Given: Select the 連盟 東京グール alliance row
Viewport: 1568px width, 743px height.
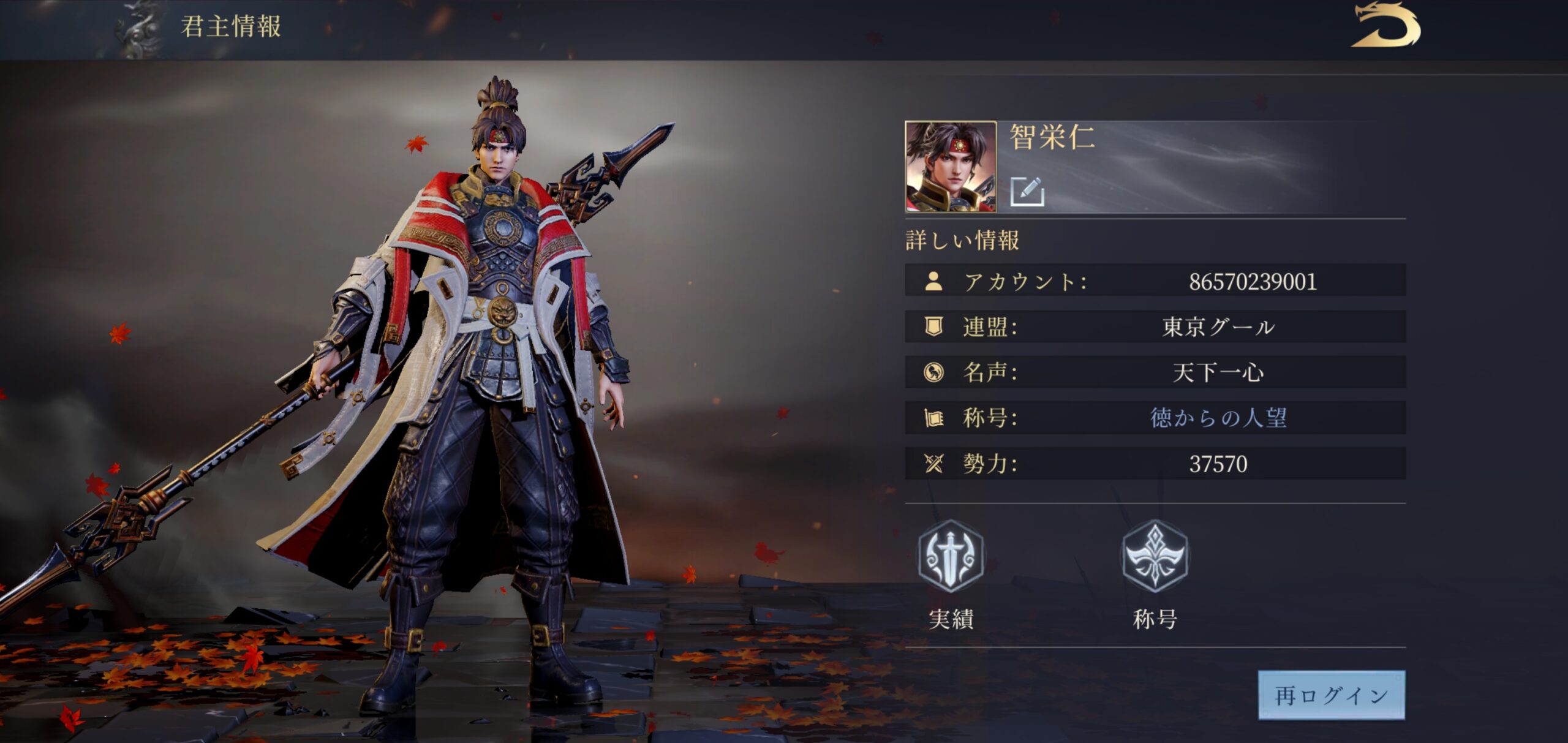Looking at the screenshot, I should [x=1155, y=326].
